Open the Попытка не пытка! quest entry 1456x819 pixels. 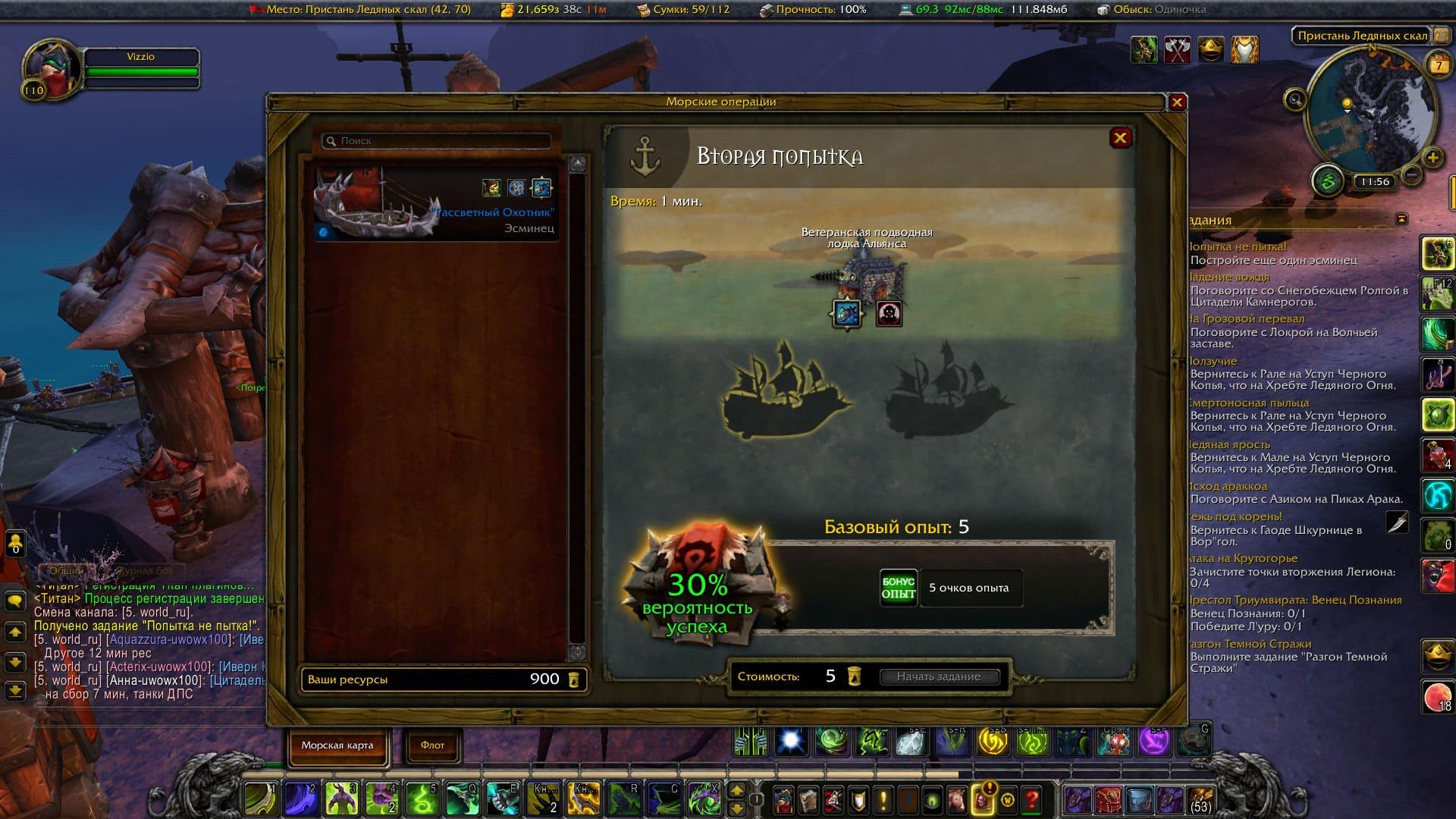pyautogui.click(x=1238, y=246)
